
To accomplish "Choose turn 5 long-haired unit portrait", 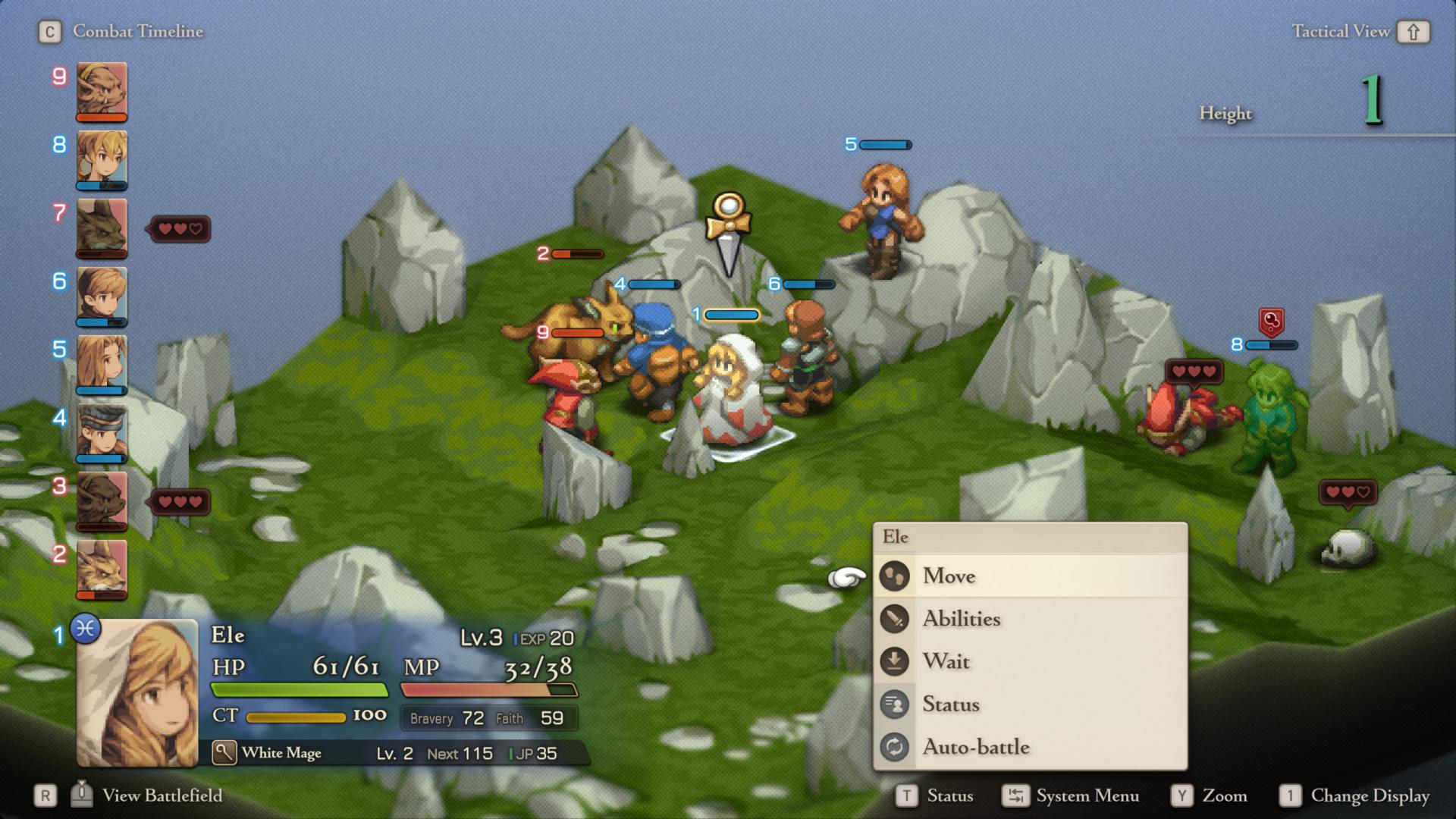I will click(x=102, y=364).
